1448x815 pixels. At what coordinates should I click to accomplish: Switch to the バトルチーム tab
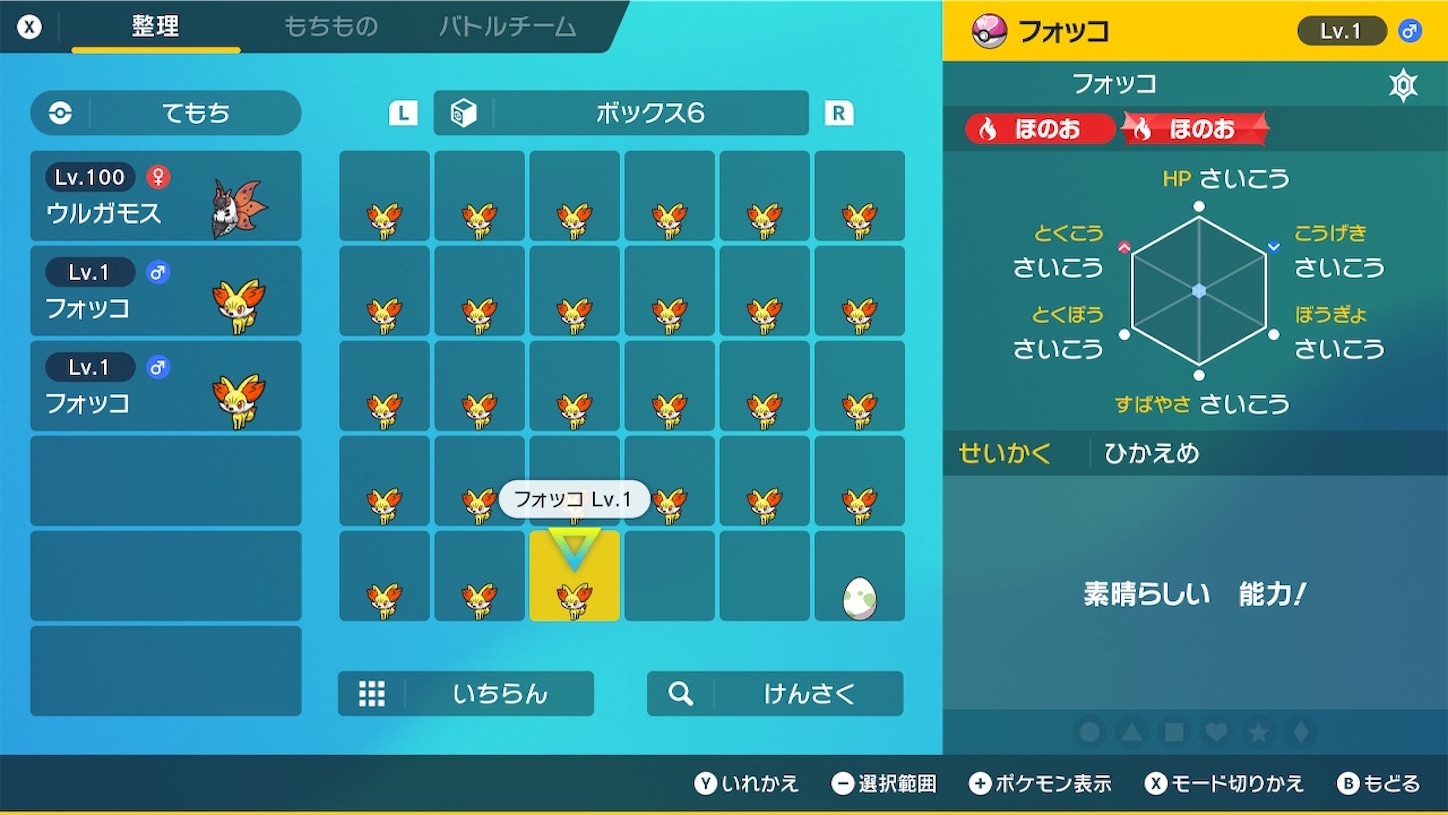(x=508, y=27)
